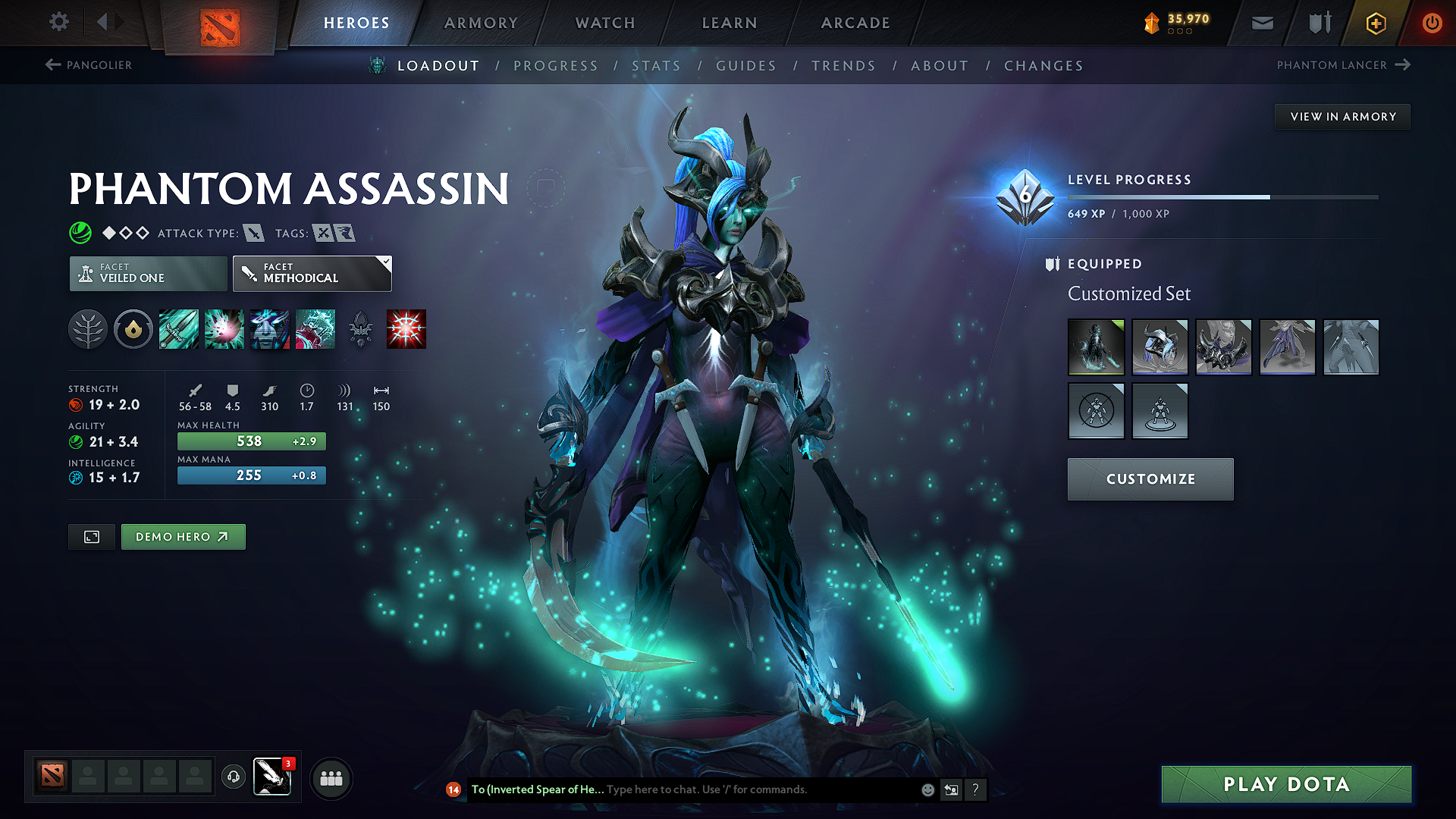Switch to the GUIDES tab
Screen dimensions: 1456x819
tap(745, 65)
